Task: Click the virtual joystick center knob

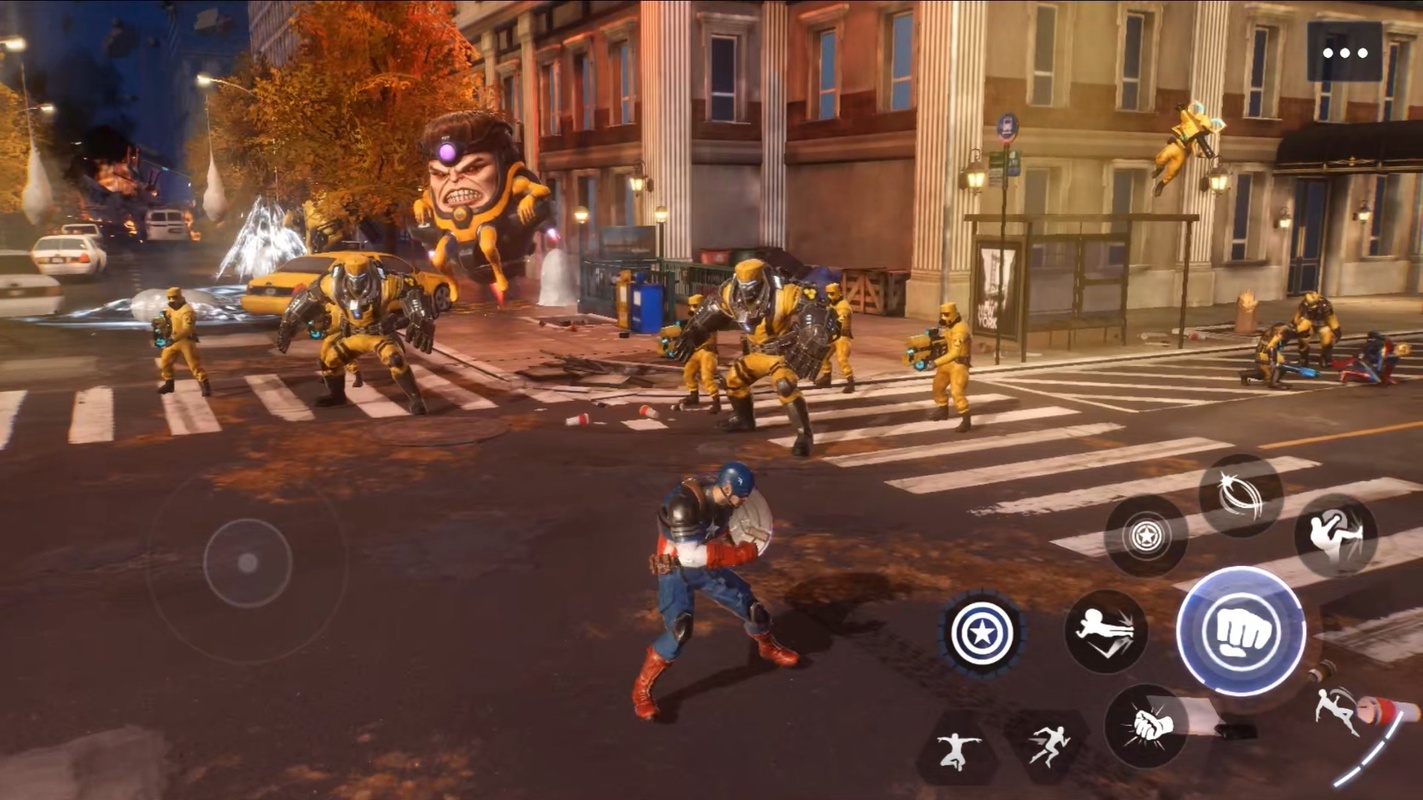Action: [x=247, y=563]
